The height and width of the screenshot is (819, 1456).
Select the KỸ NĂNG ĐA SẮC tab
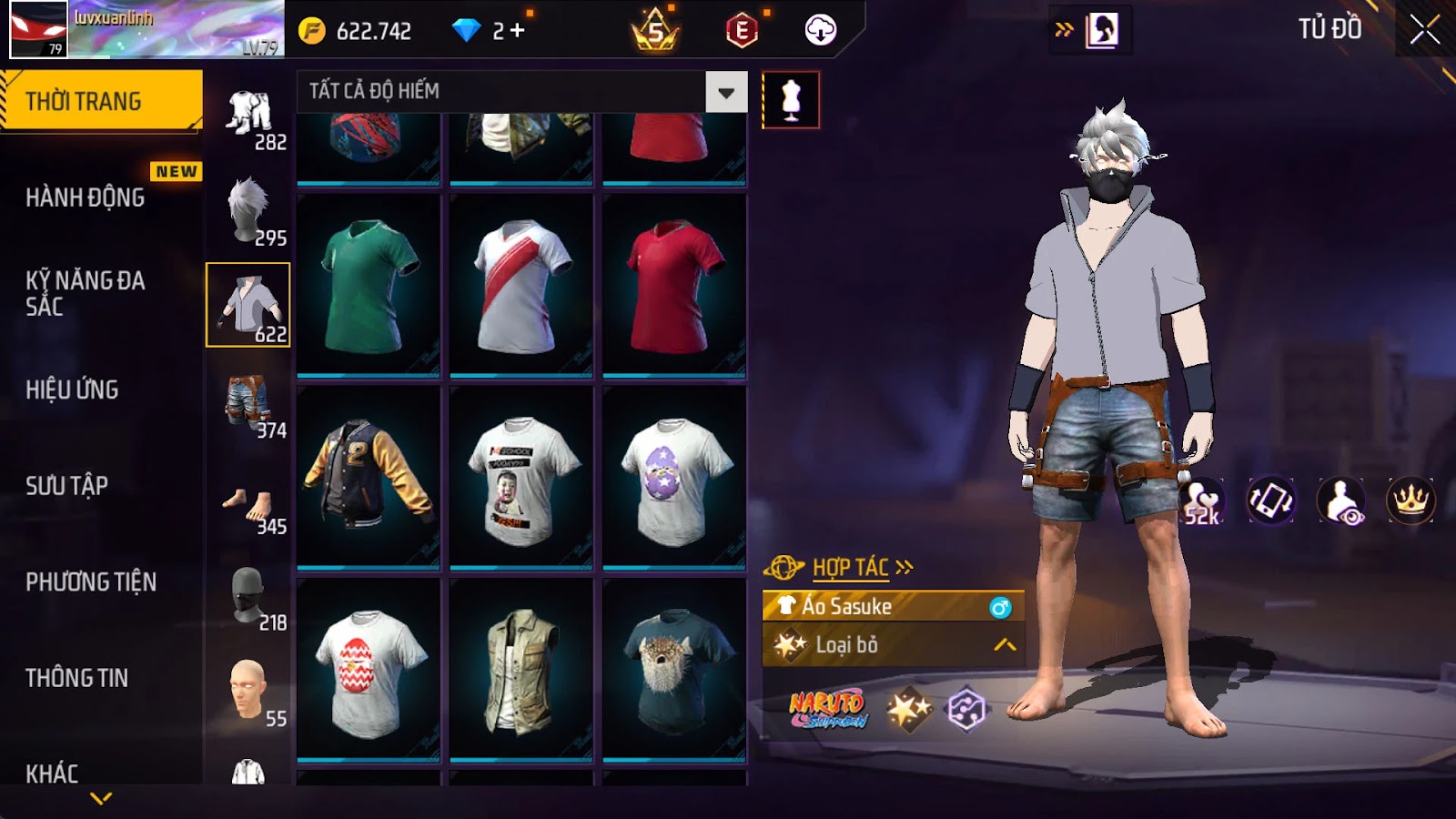[86, 293]
